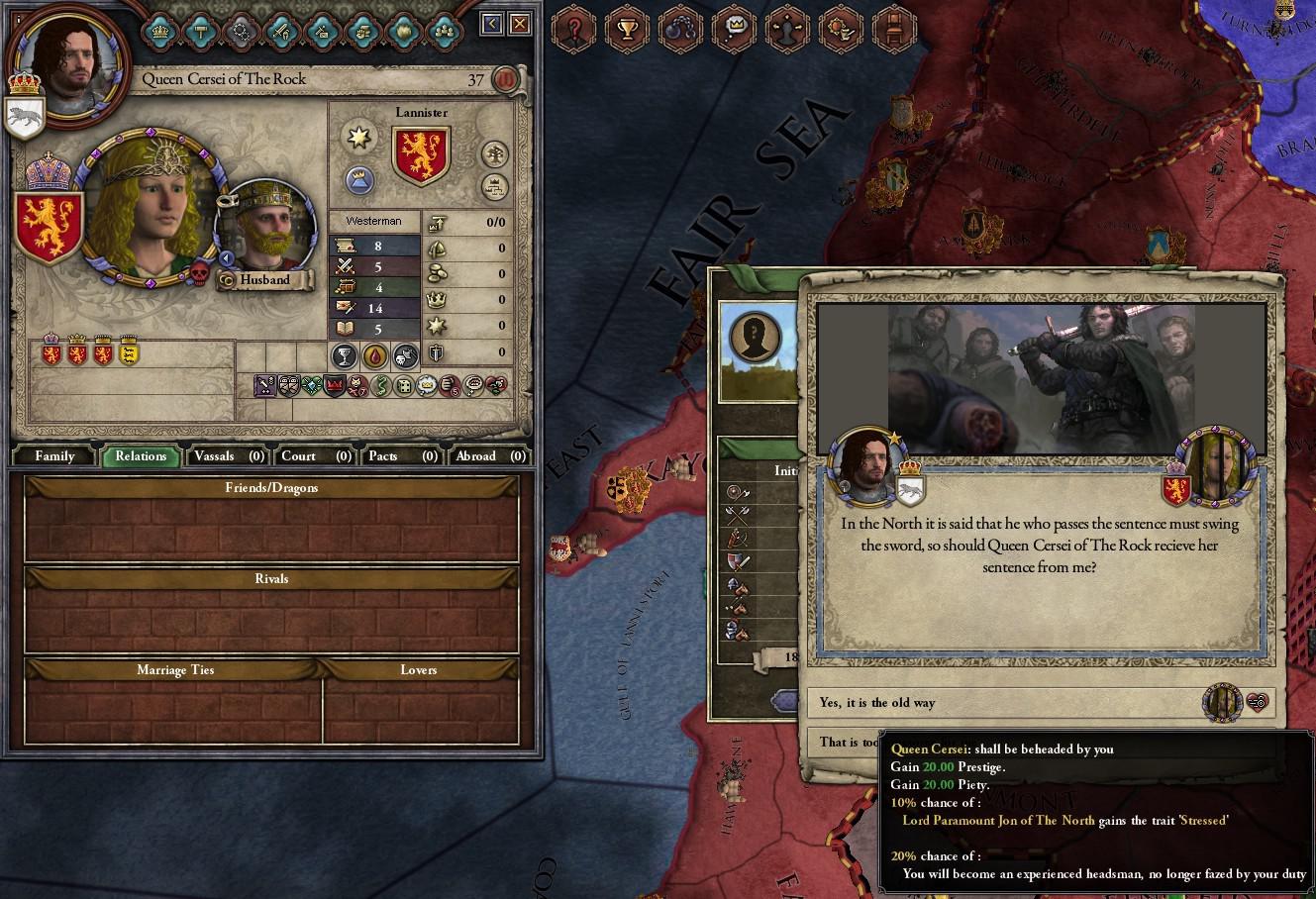The width and height of the screenshot is (1316, 899).
Task: Switch to the Family tab
Action: point(54,456)
